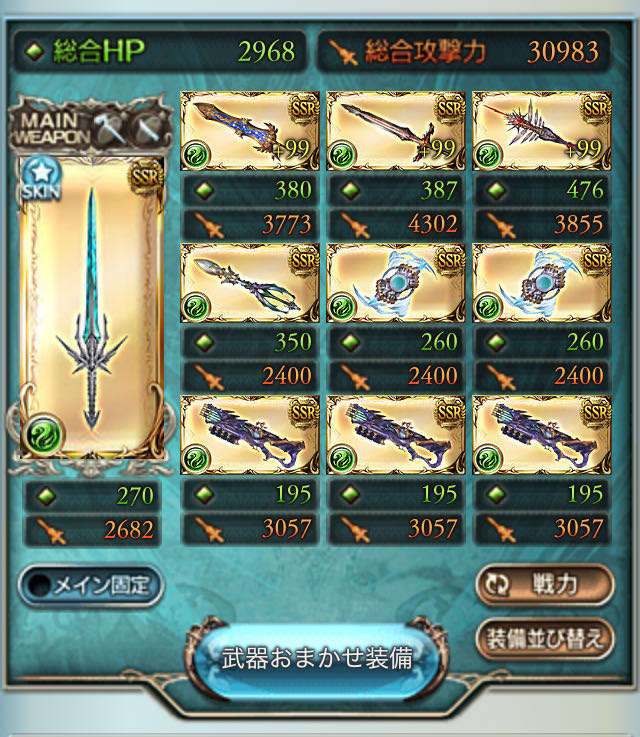640x737 pixels.
Task: Open the 戦力 power button
Action: (x=544, y=585)
